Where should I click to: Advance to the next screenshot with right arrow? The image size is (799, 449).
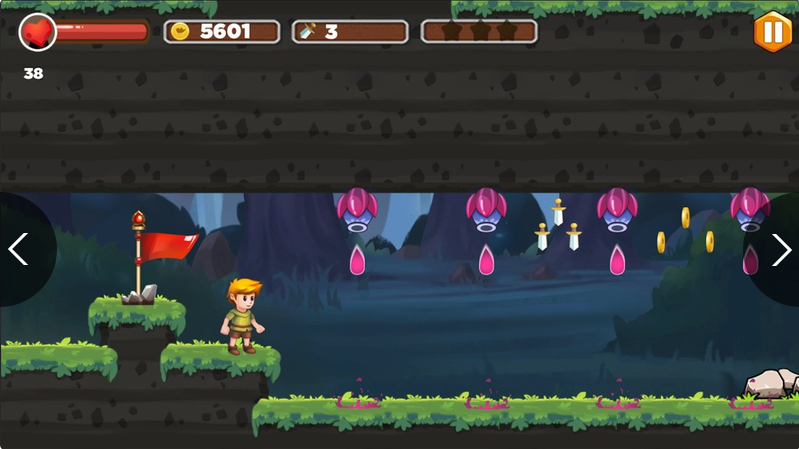(x=780, y=249)
